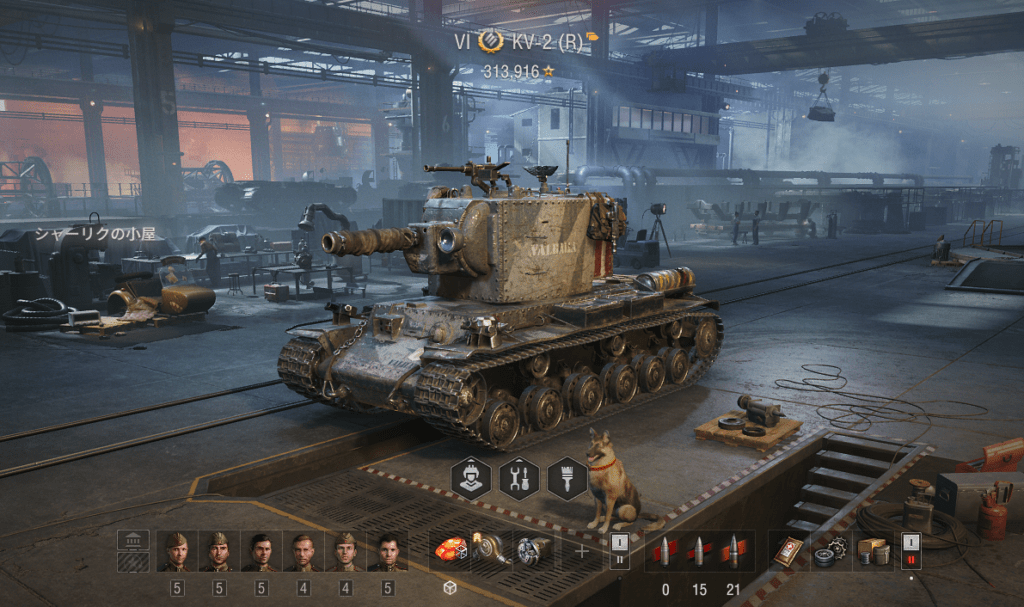Screen dimensions: 1024x607
Task: Open the wrench and screwdriver hexagon button
Action: click(519, 479)
